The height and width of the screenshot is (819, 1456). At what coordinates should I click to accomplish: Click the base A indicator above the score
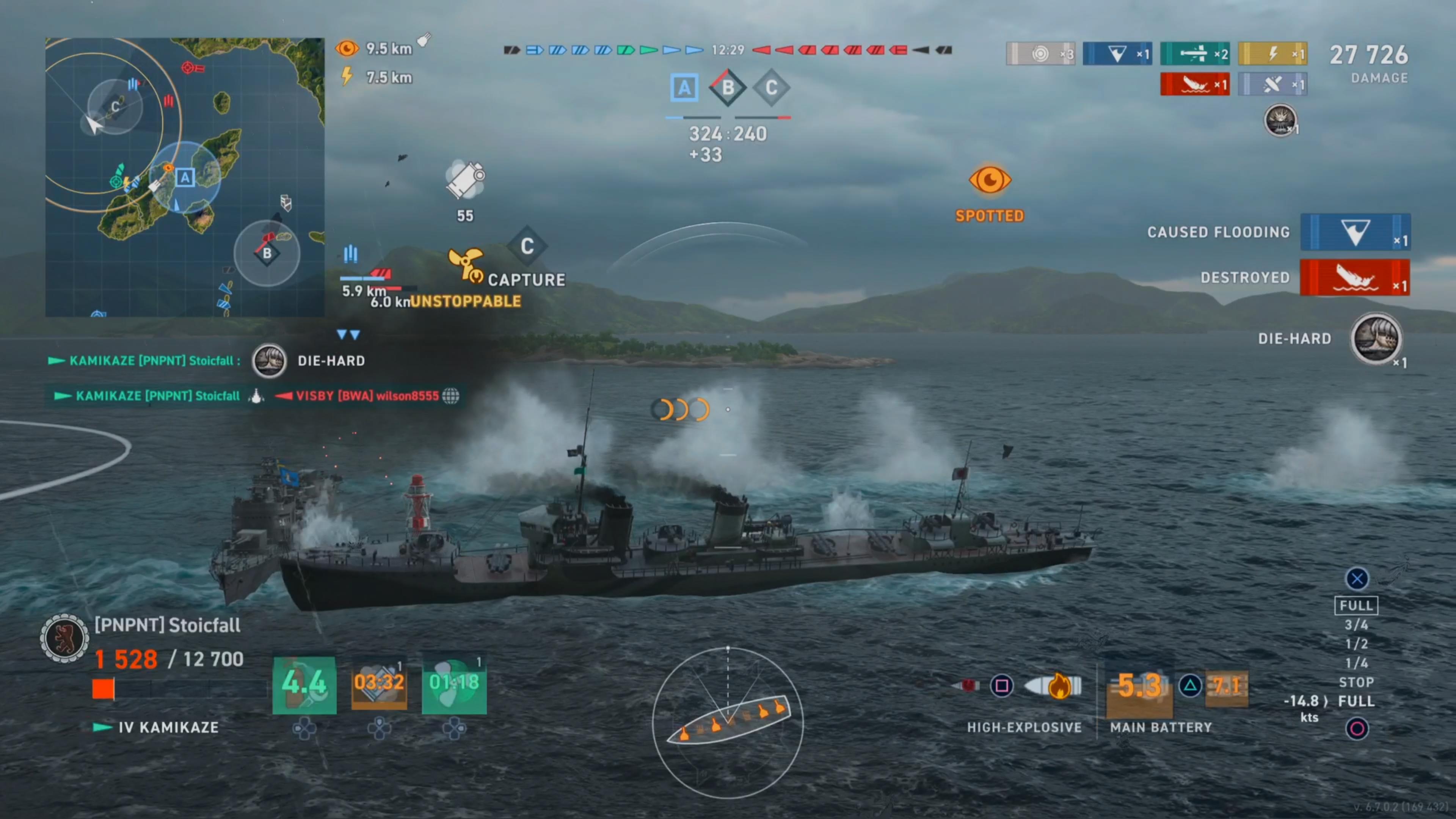tap(684, 88)
